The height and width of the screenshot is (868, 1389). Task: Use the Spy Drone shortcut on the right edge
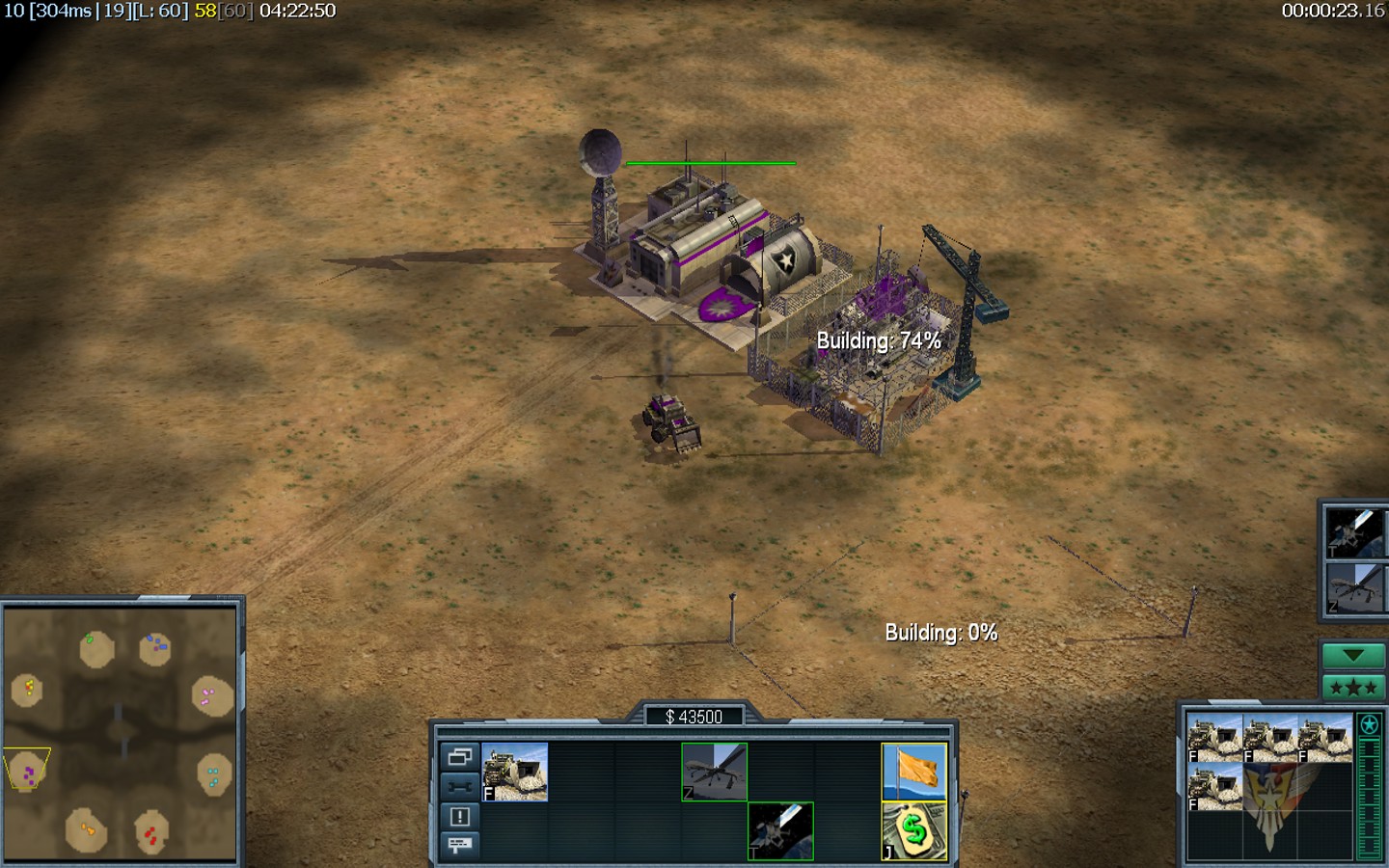coord(1353,588)
